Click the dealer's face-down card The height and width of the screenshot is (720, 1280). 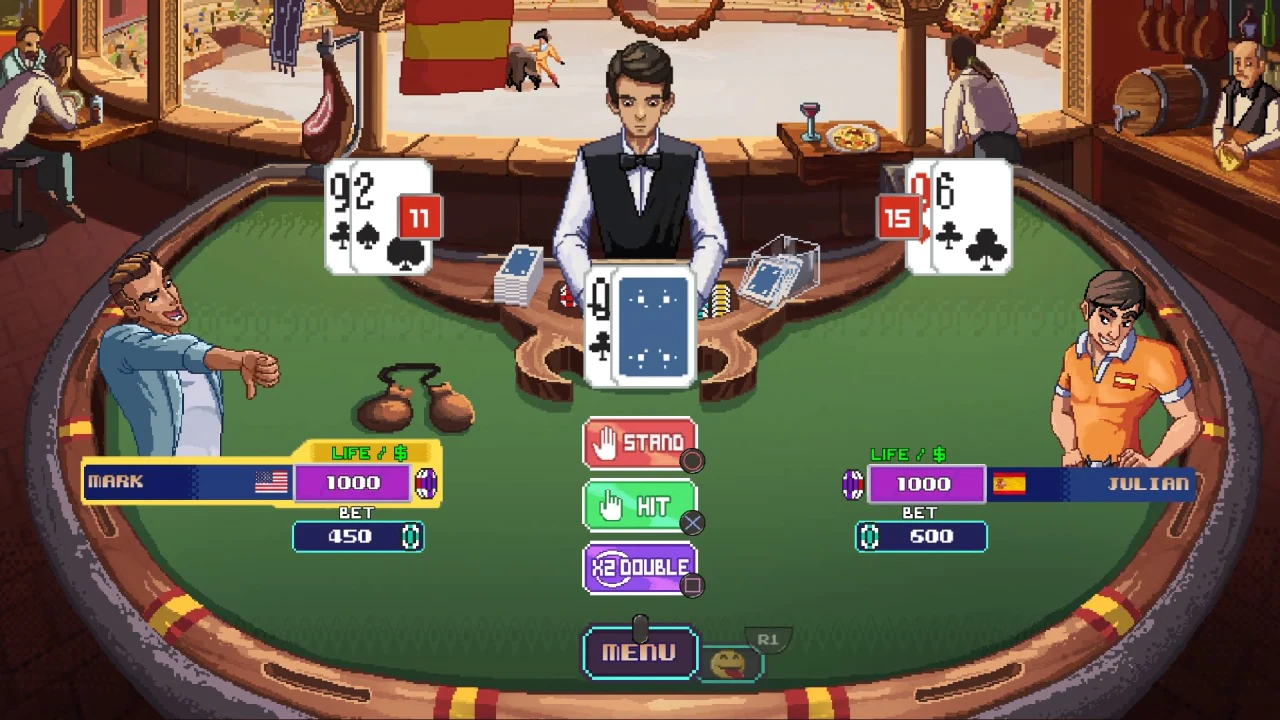[x=652, y=325]
